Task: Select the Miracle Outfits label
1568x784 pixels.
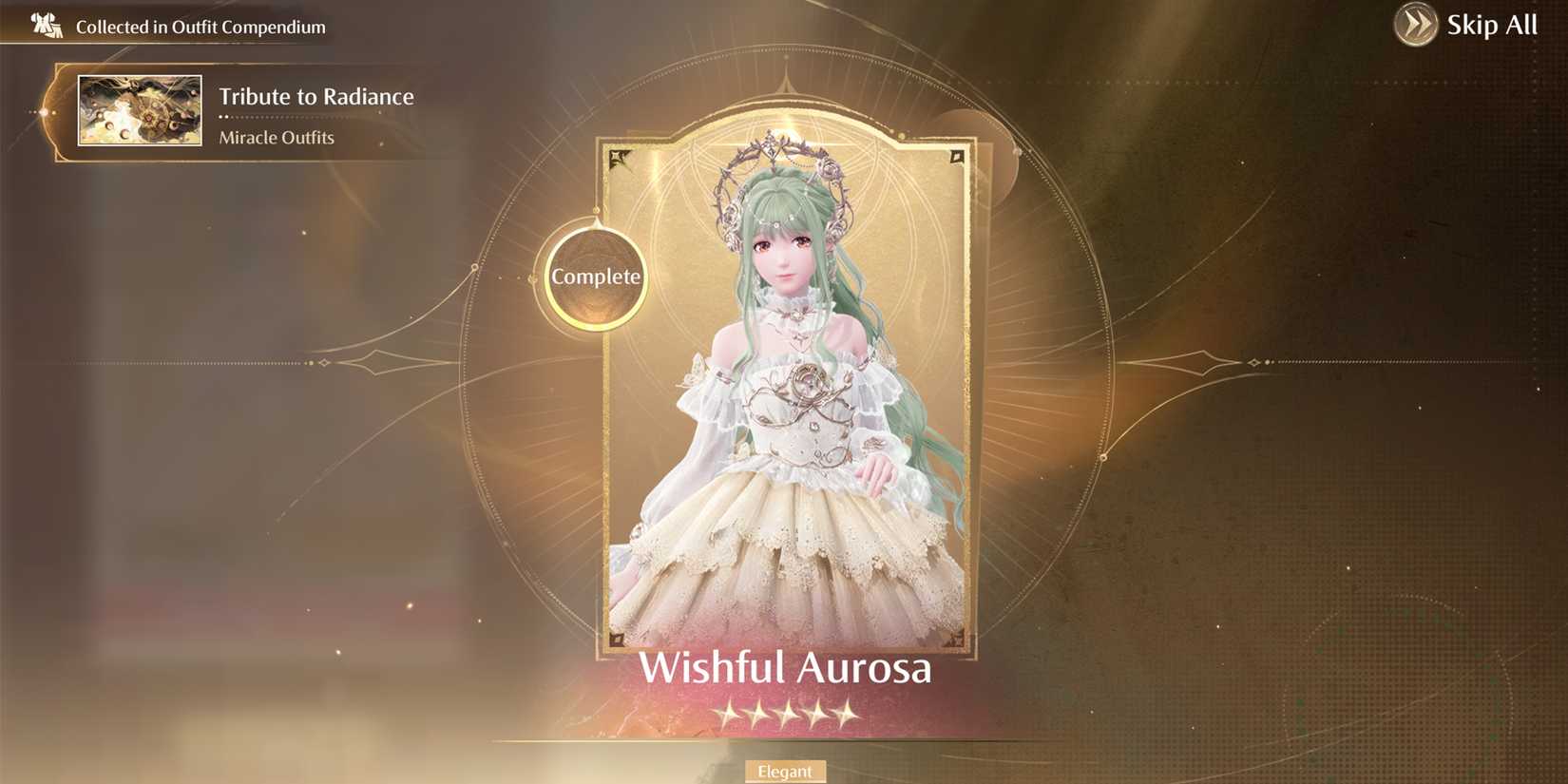Action: tap(276, 137)
